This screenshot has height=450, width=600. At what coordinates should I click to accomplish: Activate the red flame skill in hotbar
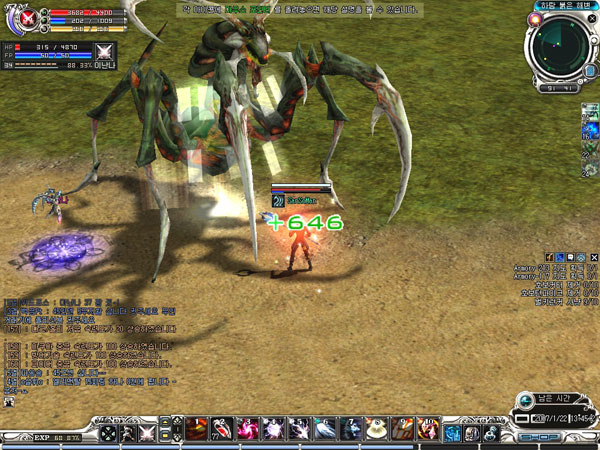tap(196, 431)
